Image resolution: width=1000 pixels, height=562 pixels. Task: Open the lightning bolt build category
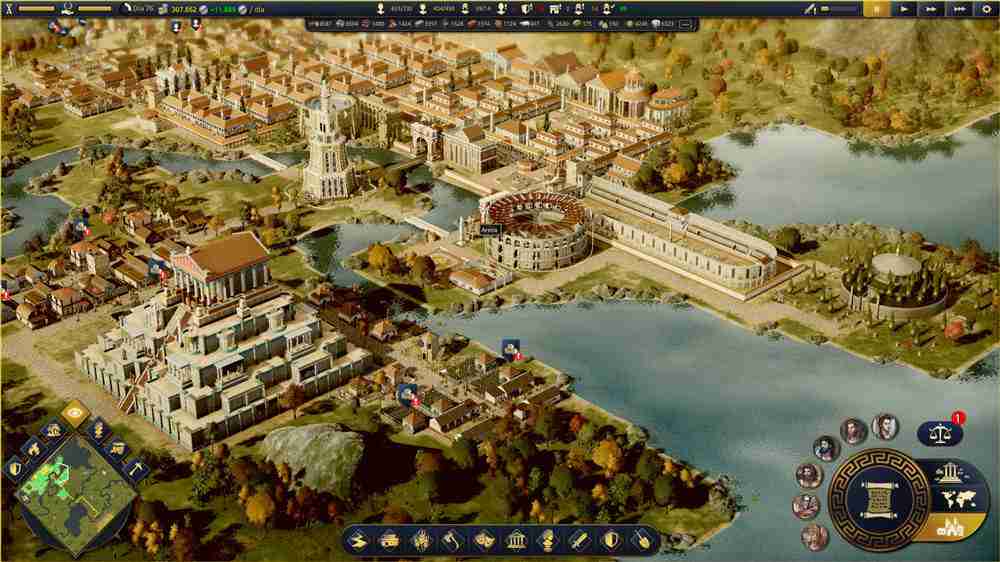pyautogui.click(x=358, y=541)
